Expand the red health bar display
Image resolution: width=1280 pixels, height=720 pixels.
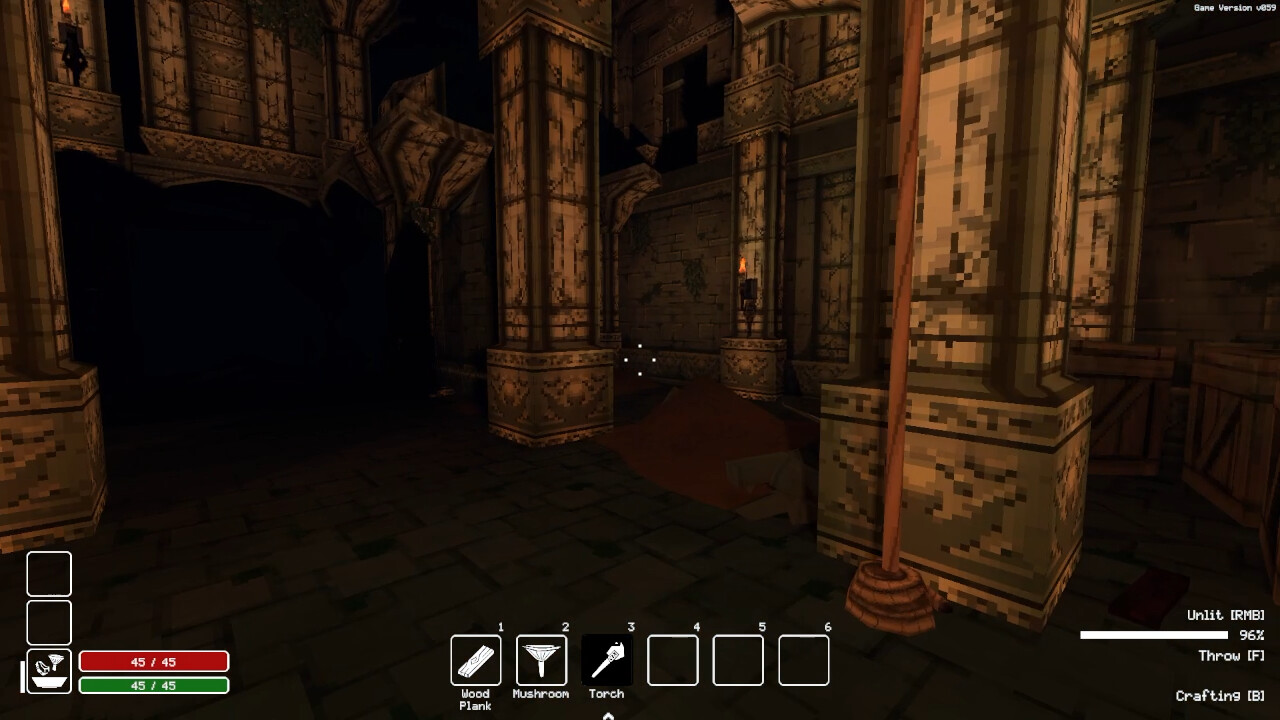155,661
